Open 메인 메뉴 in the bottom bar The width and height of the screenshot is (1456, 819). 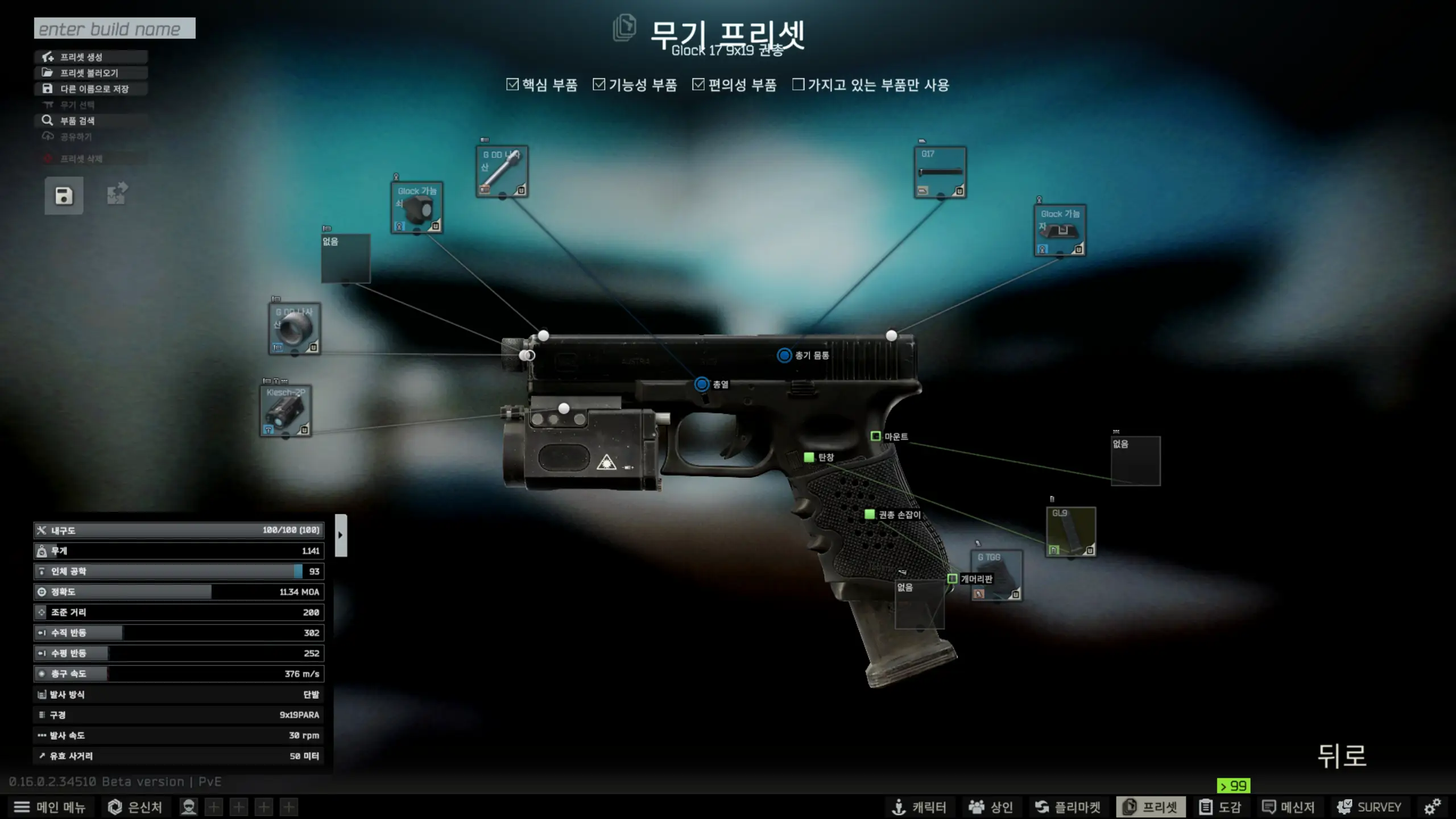(x=49, y=807)
